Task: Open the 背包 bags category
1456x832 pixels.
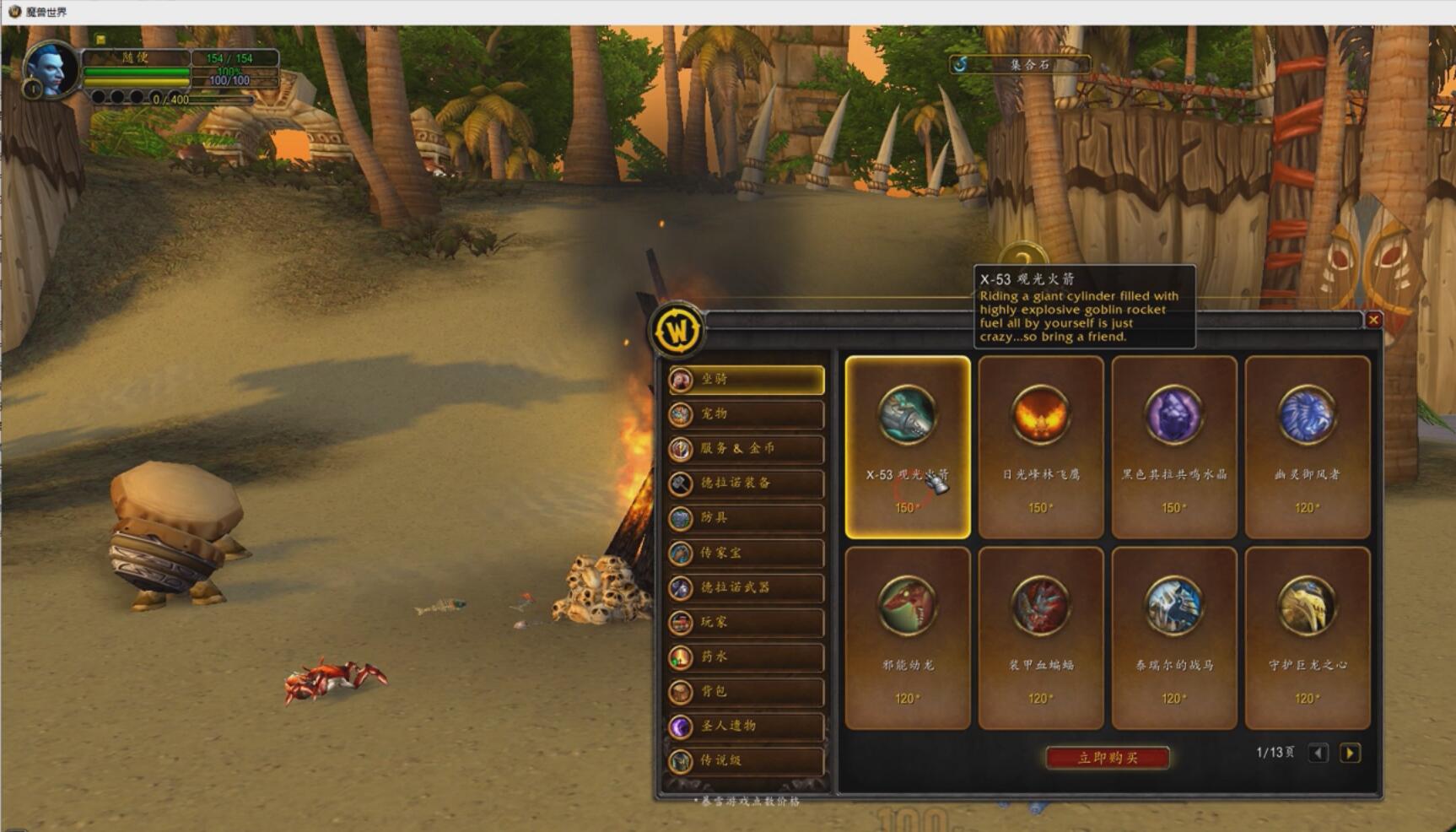Action: pos(747,691)
